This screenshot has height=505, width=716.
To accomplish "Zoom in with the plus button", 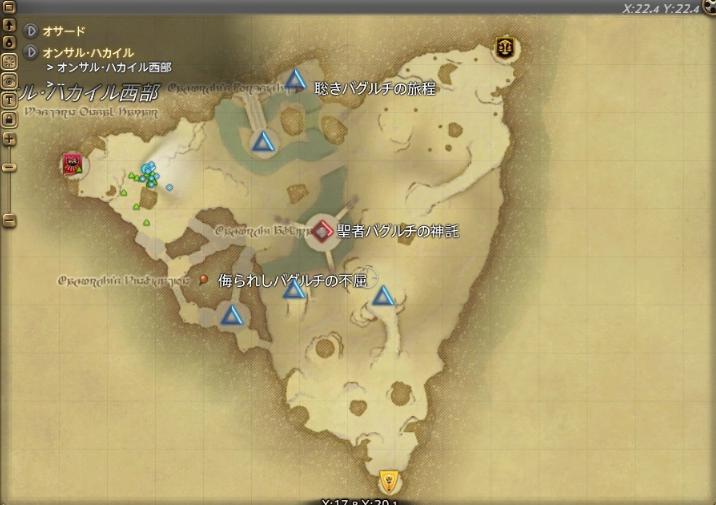I will coord(9,140).
